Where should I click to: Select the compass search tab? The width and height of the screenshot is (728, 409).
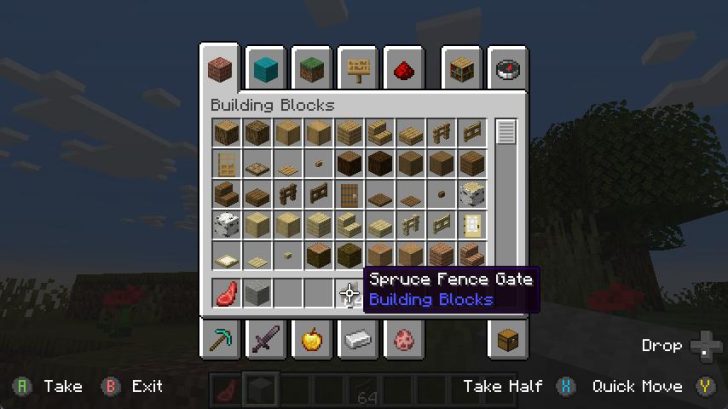[508, 70]
